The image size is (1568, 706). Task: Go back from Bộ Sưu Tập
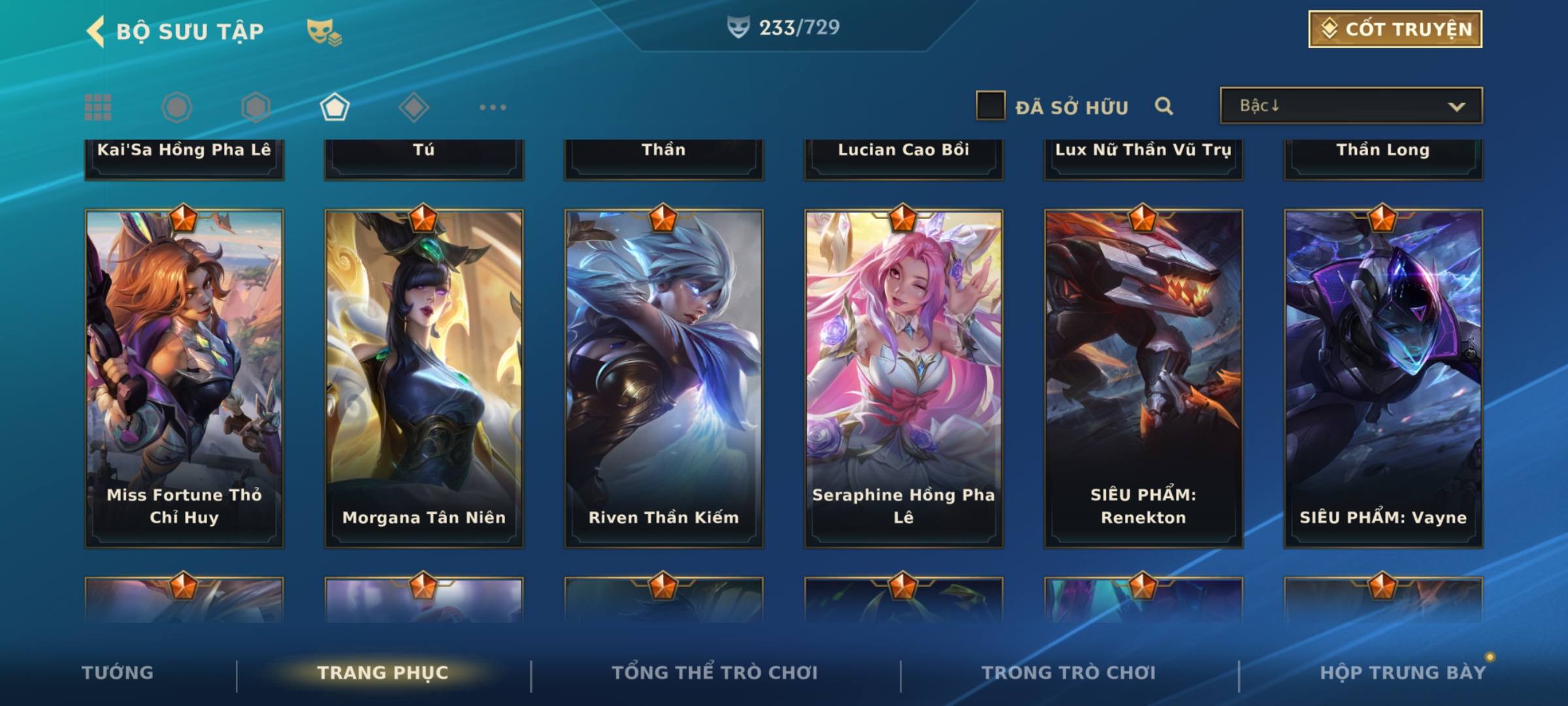pos(96,31)
